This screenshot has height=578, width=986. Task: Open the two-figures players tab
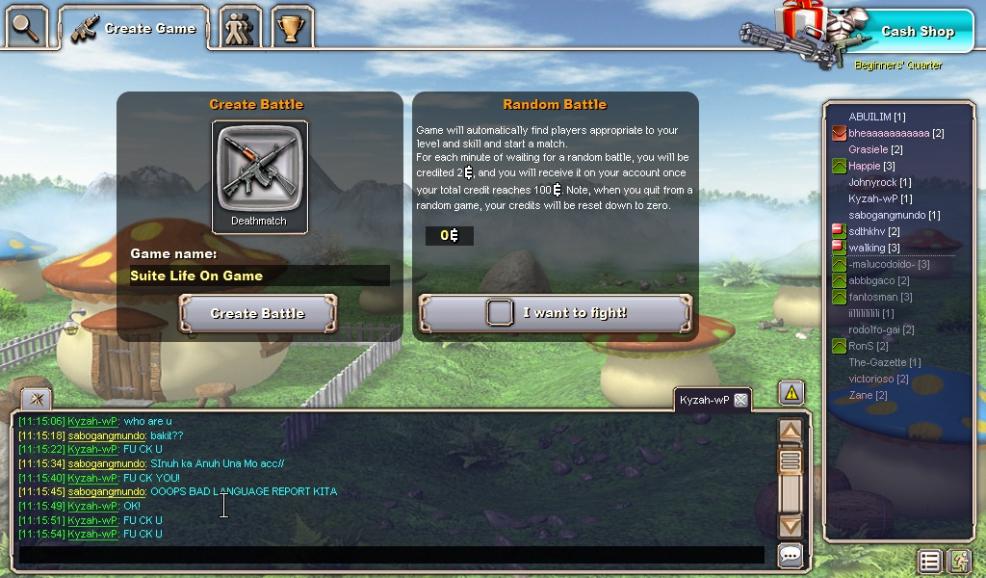(240, 28)
